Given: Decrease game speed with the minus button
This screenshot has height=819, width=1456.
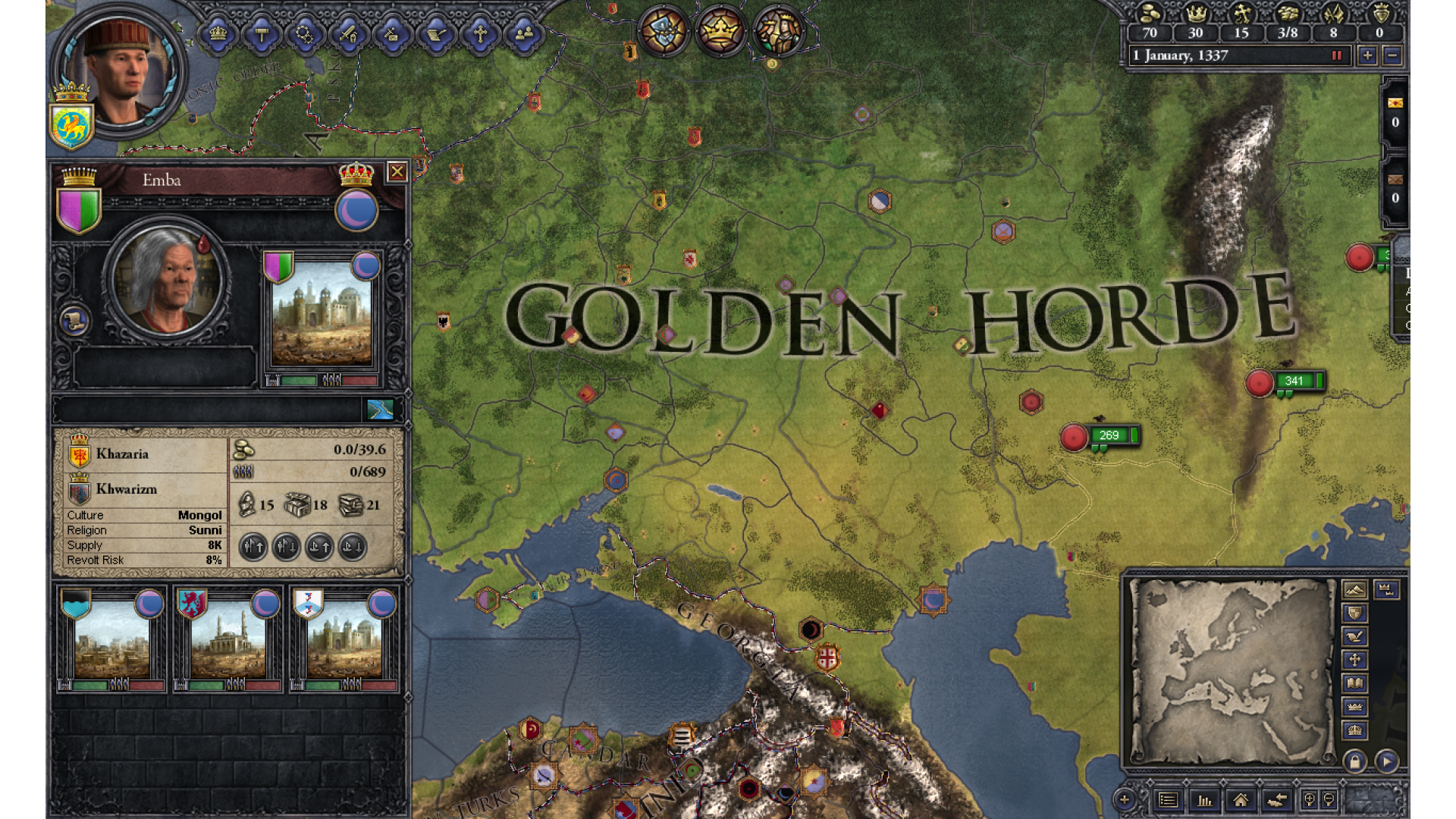Looking at the screenshot, I should 1392,55.
